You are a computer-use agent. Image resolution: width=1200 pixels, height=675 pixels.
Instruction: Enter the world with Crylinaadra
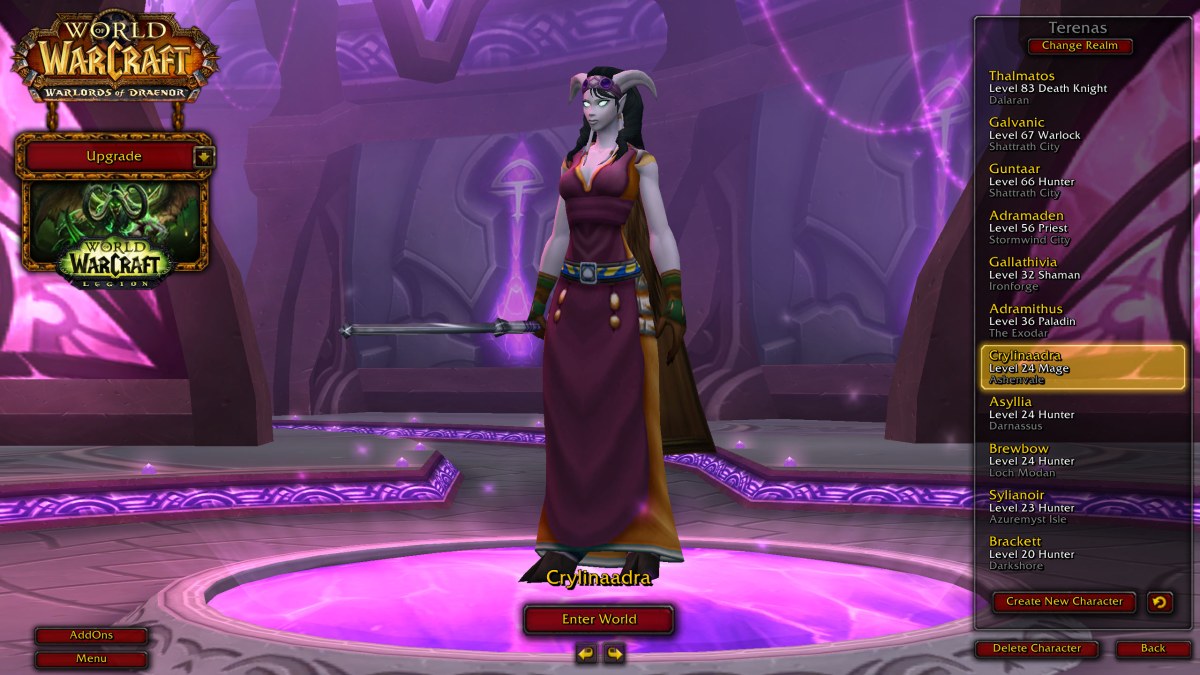point(598,619)
